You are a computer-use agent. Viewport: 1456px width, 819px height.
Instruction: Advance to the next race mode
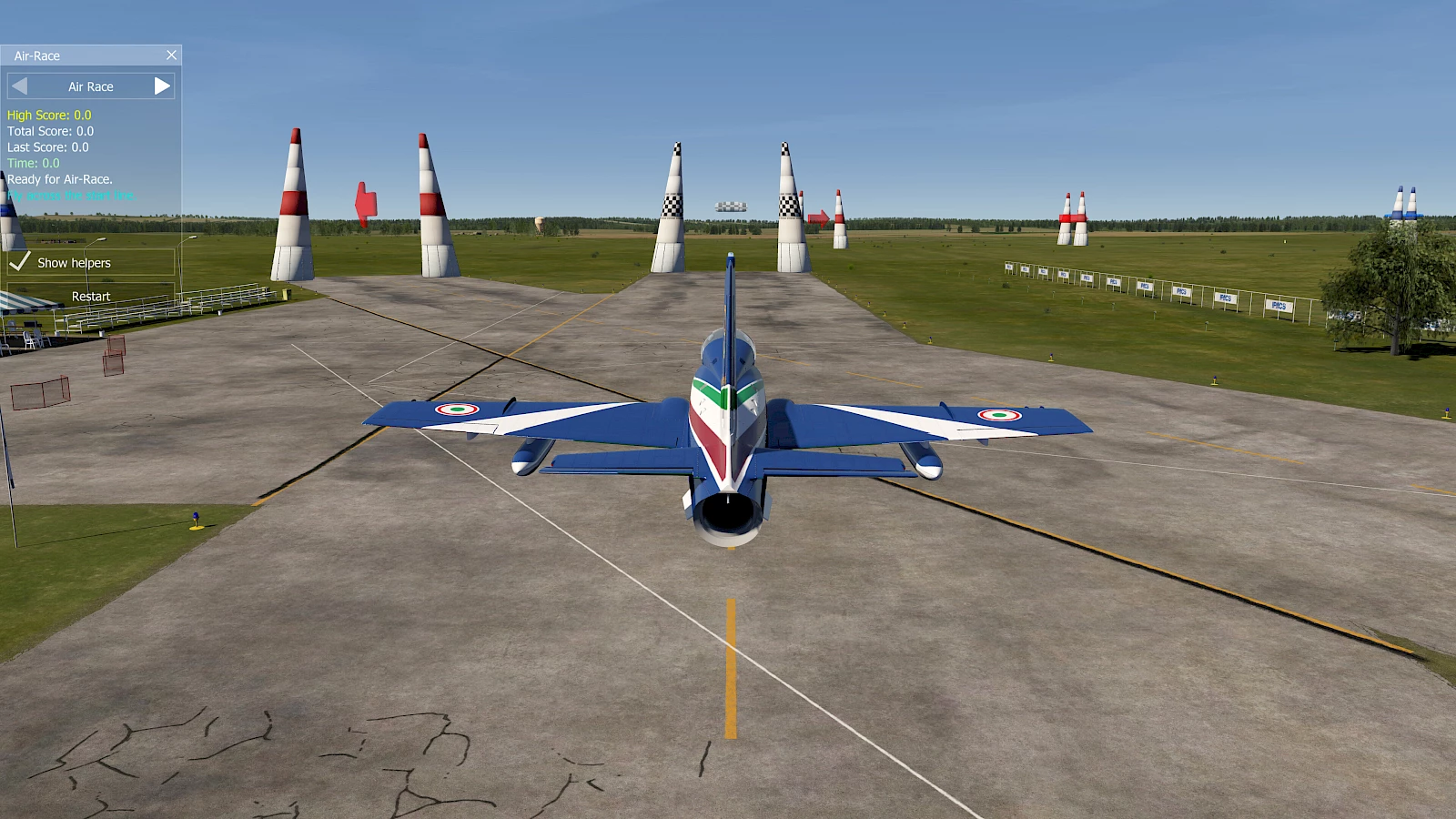click(x=162, y=86)
